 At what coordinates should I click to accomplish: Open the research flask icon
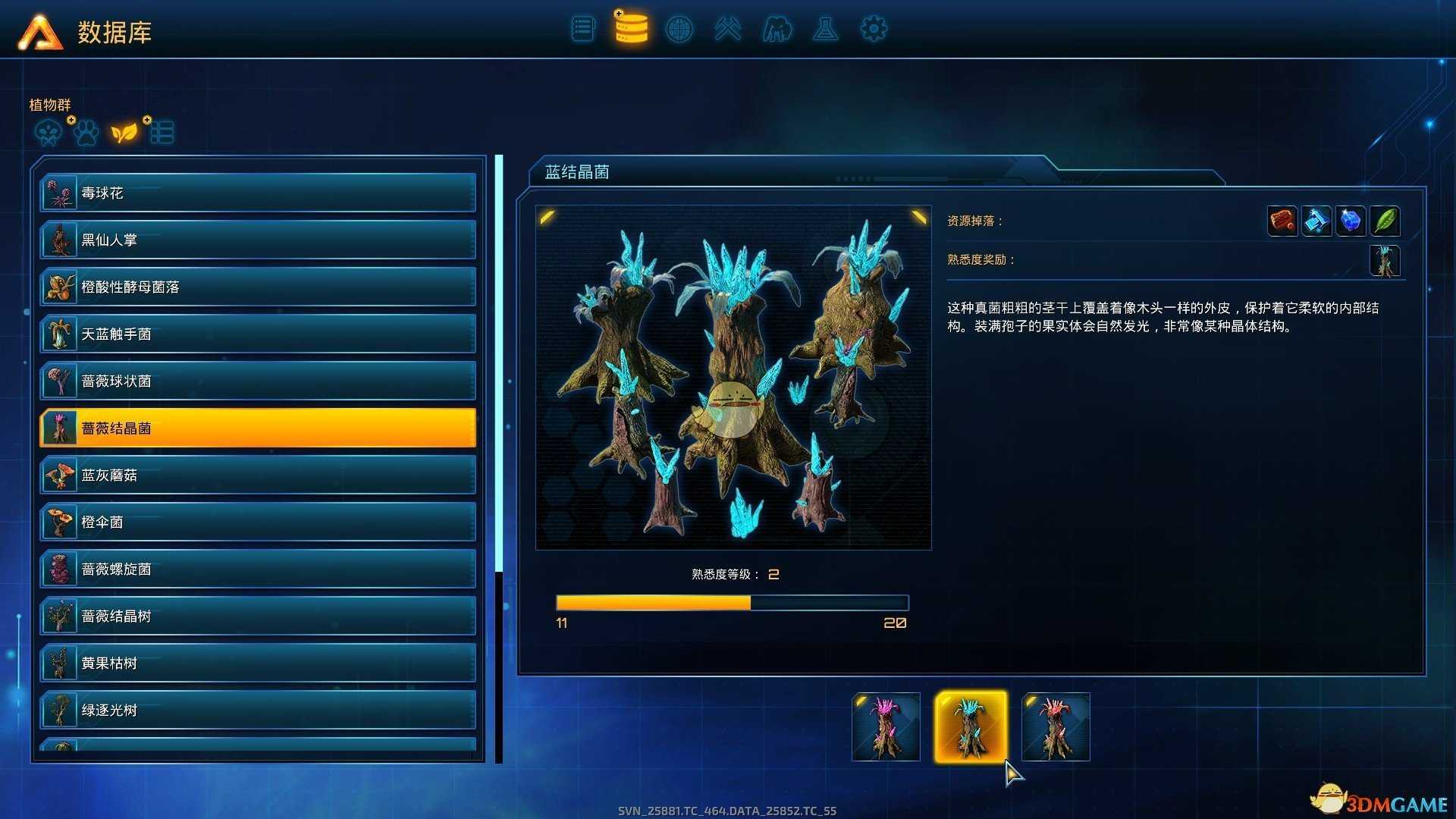pyautogui.click(x=825, y=29)
